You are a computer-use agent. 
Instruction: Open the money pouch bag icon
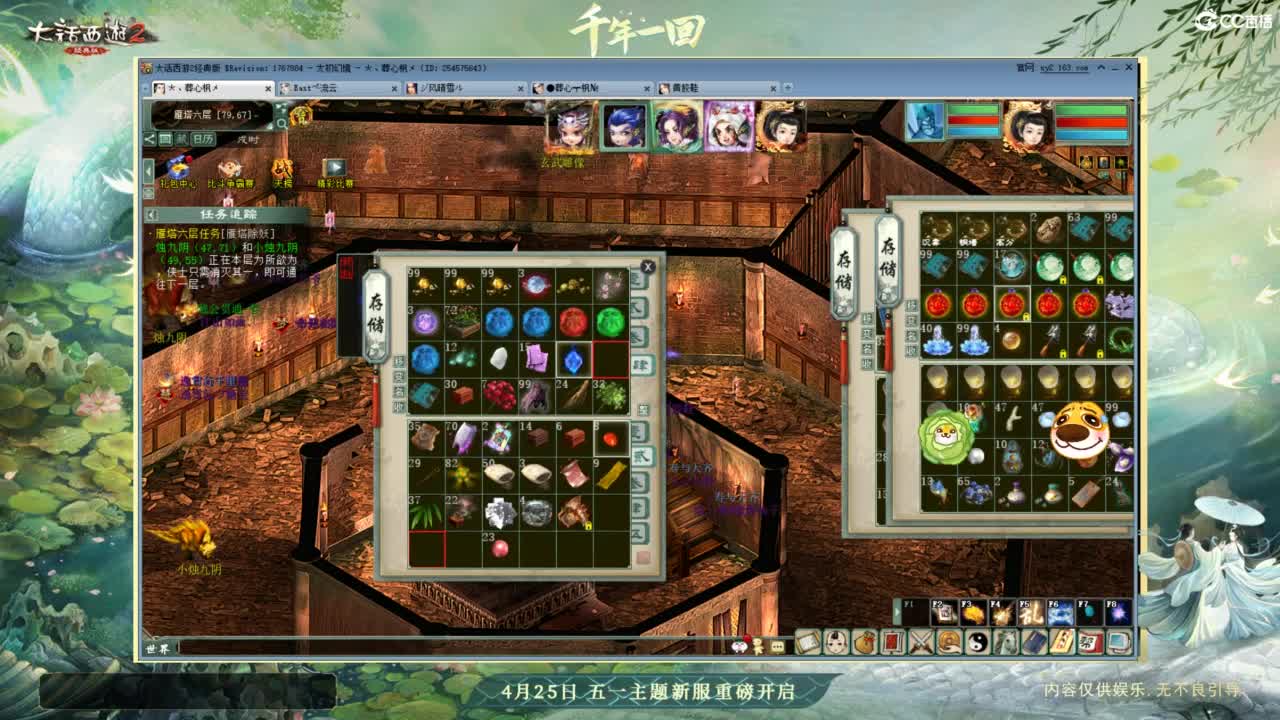[864, 642]
